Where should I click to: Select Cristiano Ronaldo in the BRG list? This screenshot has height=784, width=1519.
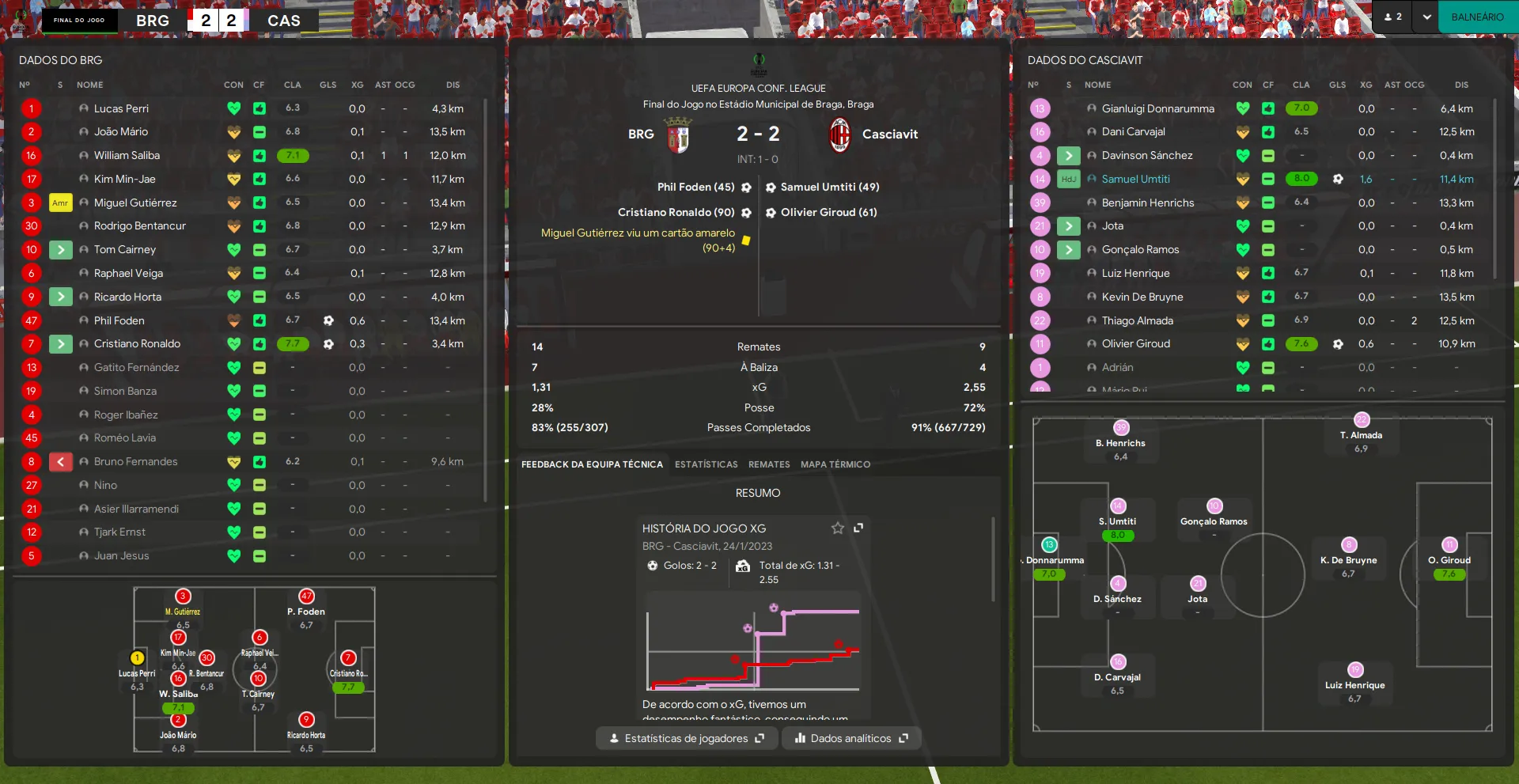click(x=137, y=343)
